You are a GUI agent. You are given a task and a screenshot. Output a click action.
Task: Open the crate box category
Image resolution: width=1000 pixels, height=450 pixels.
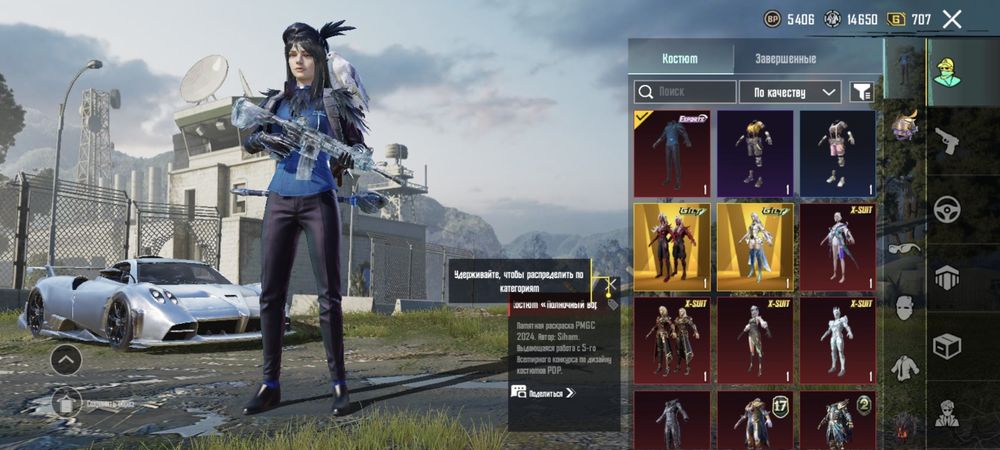point(947,346)
